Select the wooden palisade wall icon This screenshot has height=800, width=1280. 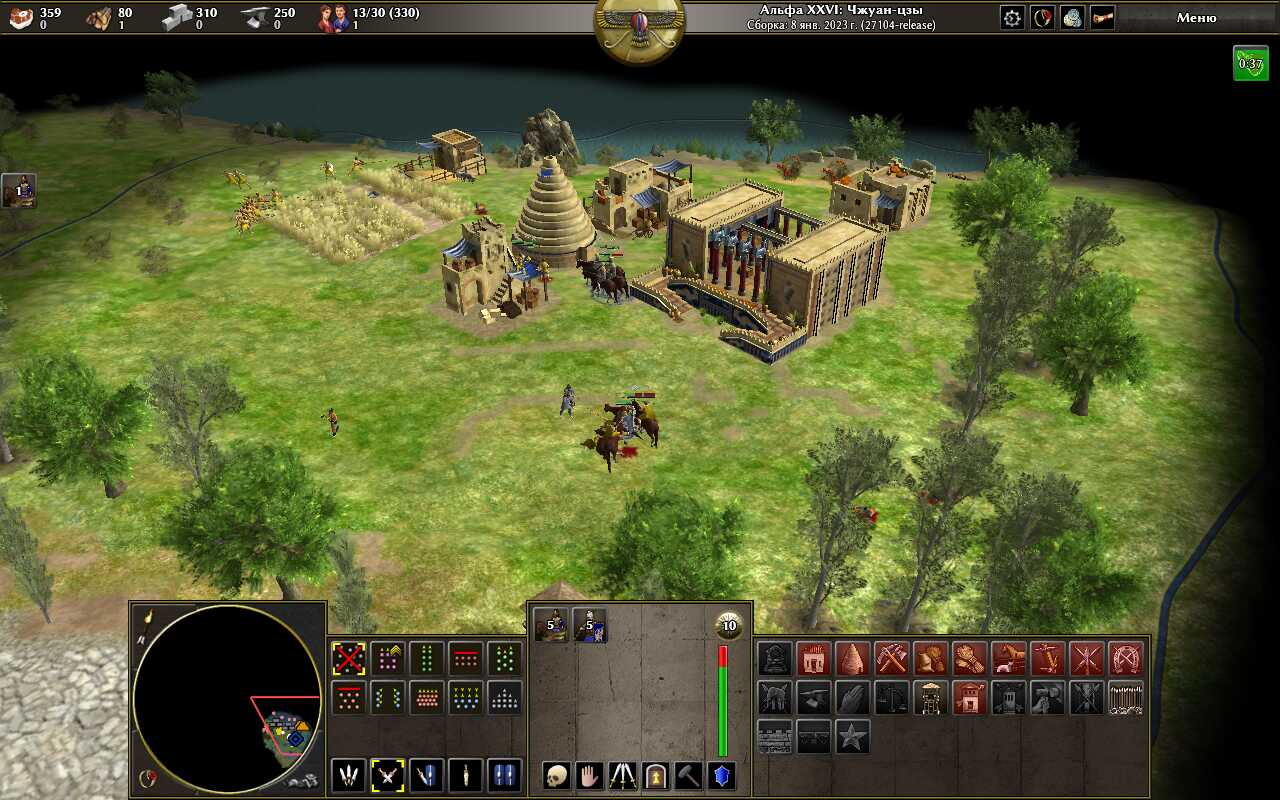tap(1126, 697)
